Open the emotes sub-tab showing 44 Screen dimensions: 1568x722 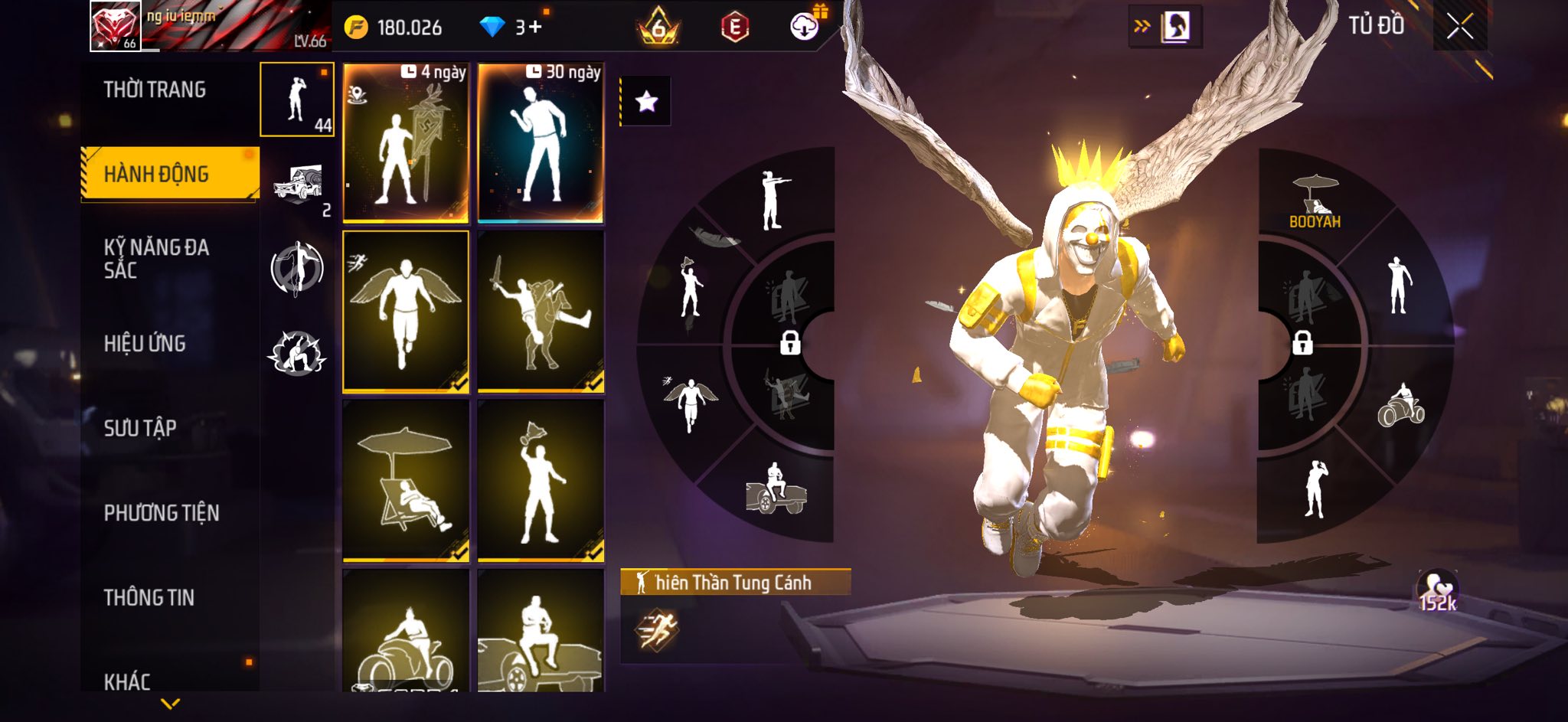click(297, 100)
